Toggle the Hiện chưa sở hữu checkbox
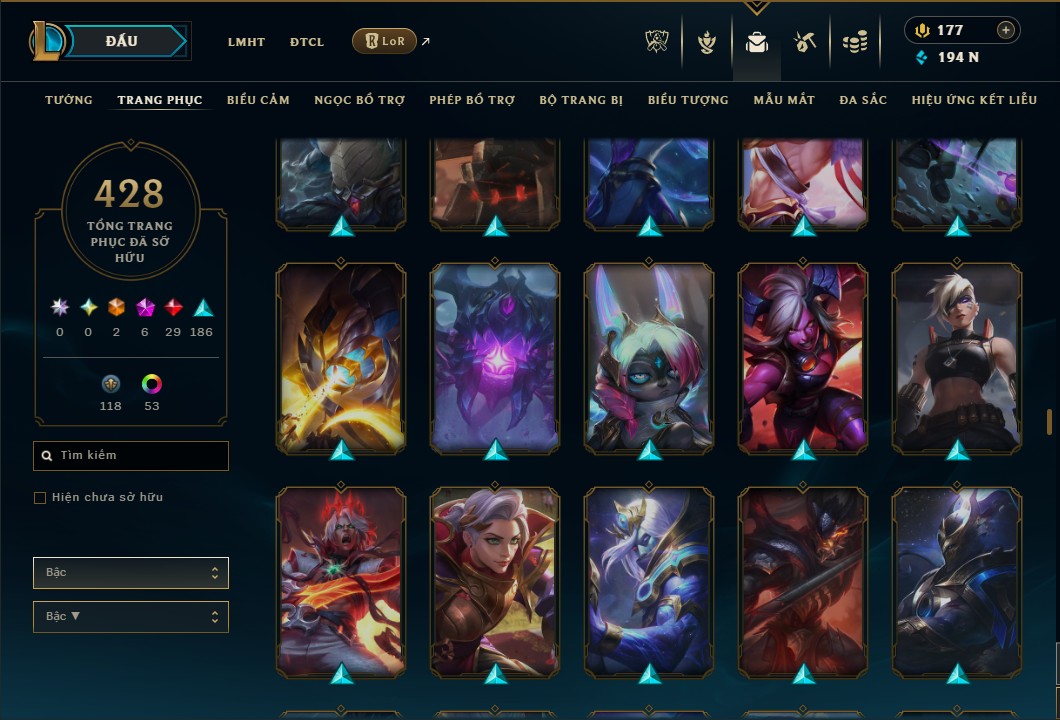The image size is (1060, 720). point(40,498)
